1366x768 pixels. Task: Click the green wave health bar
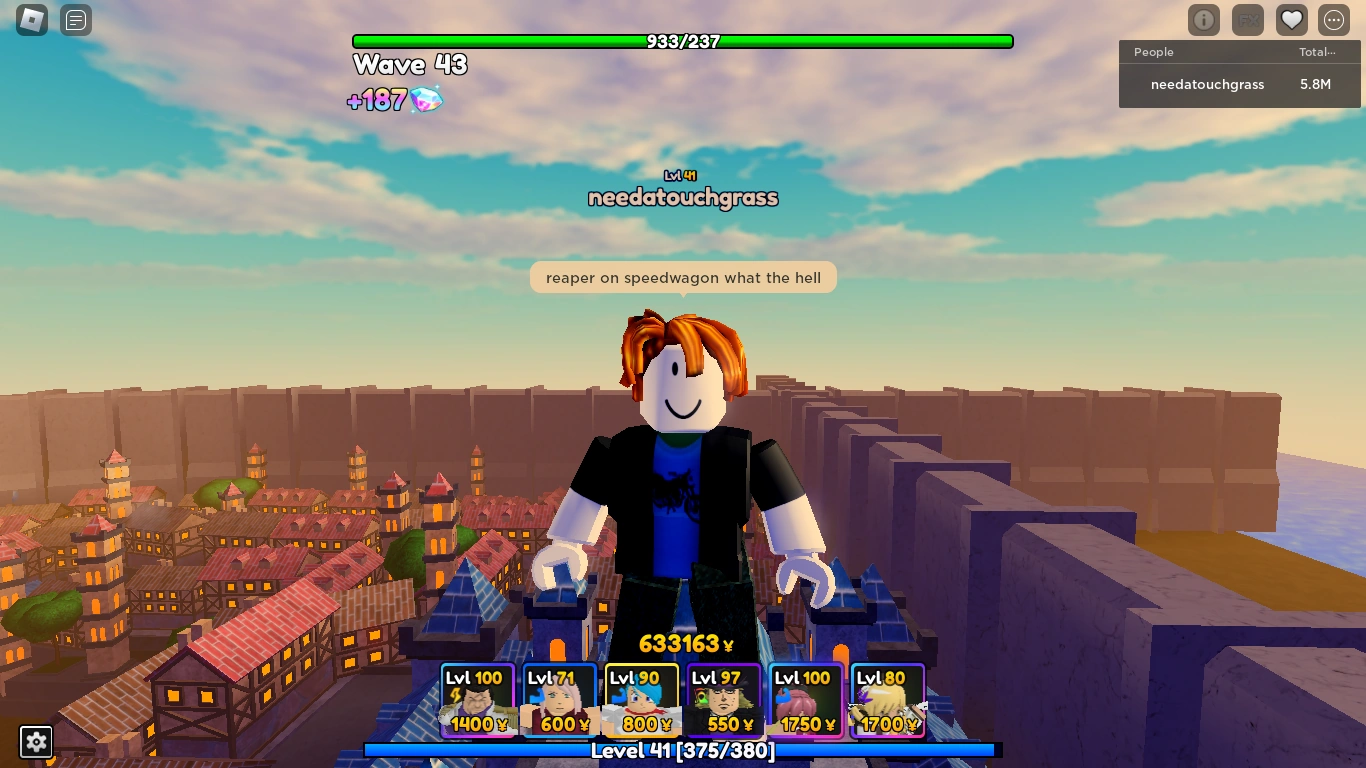[682, 41]
